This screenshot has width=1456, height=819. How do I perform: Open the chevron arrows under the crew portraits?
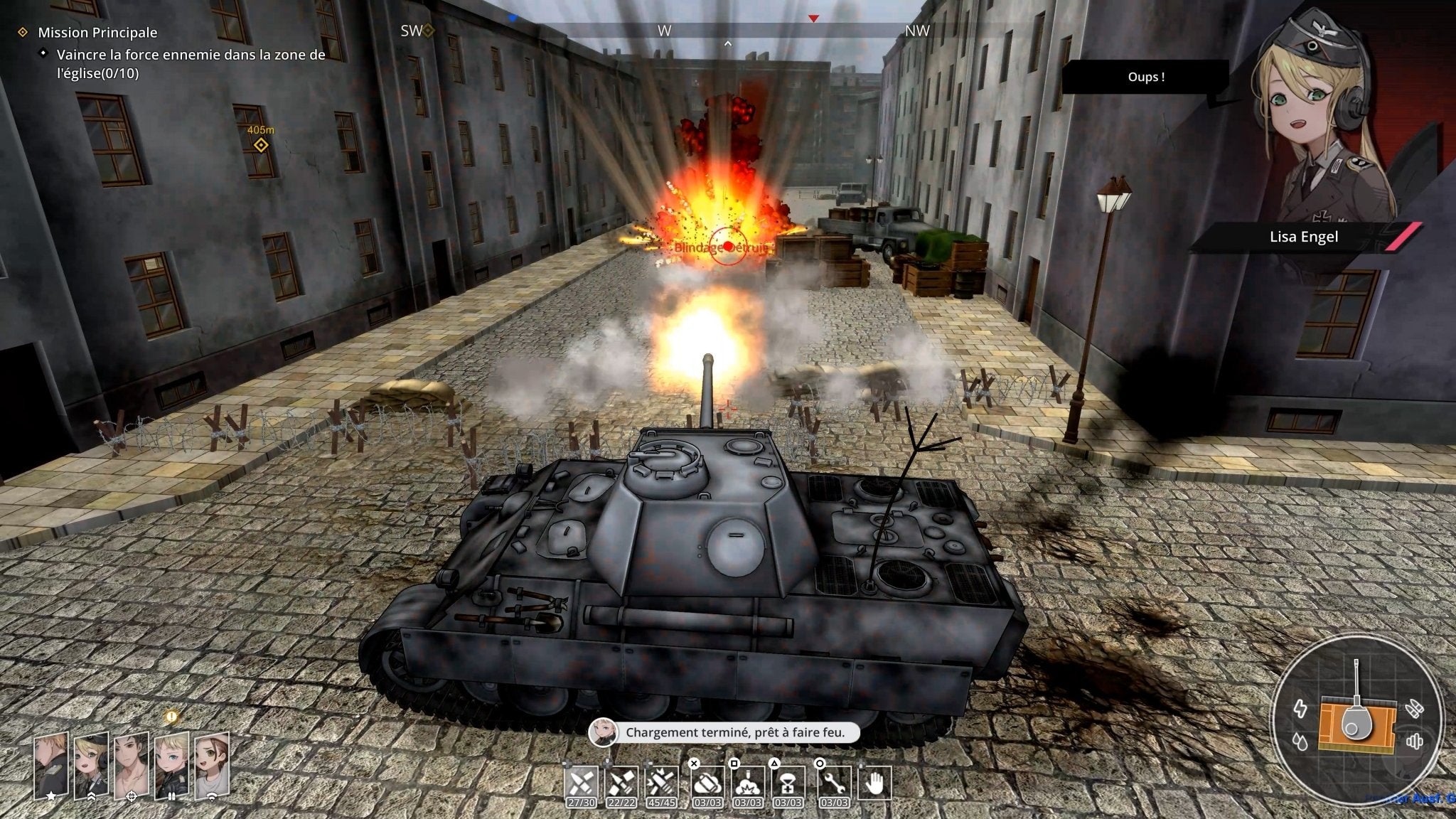92,796
